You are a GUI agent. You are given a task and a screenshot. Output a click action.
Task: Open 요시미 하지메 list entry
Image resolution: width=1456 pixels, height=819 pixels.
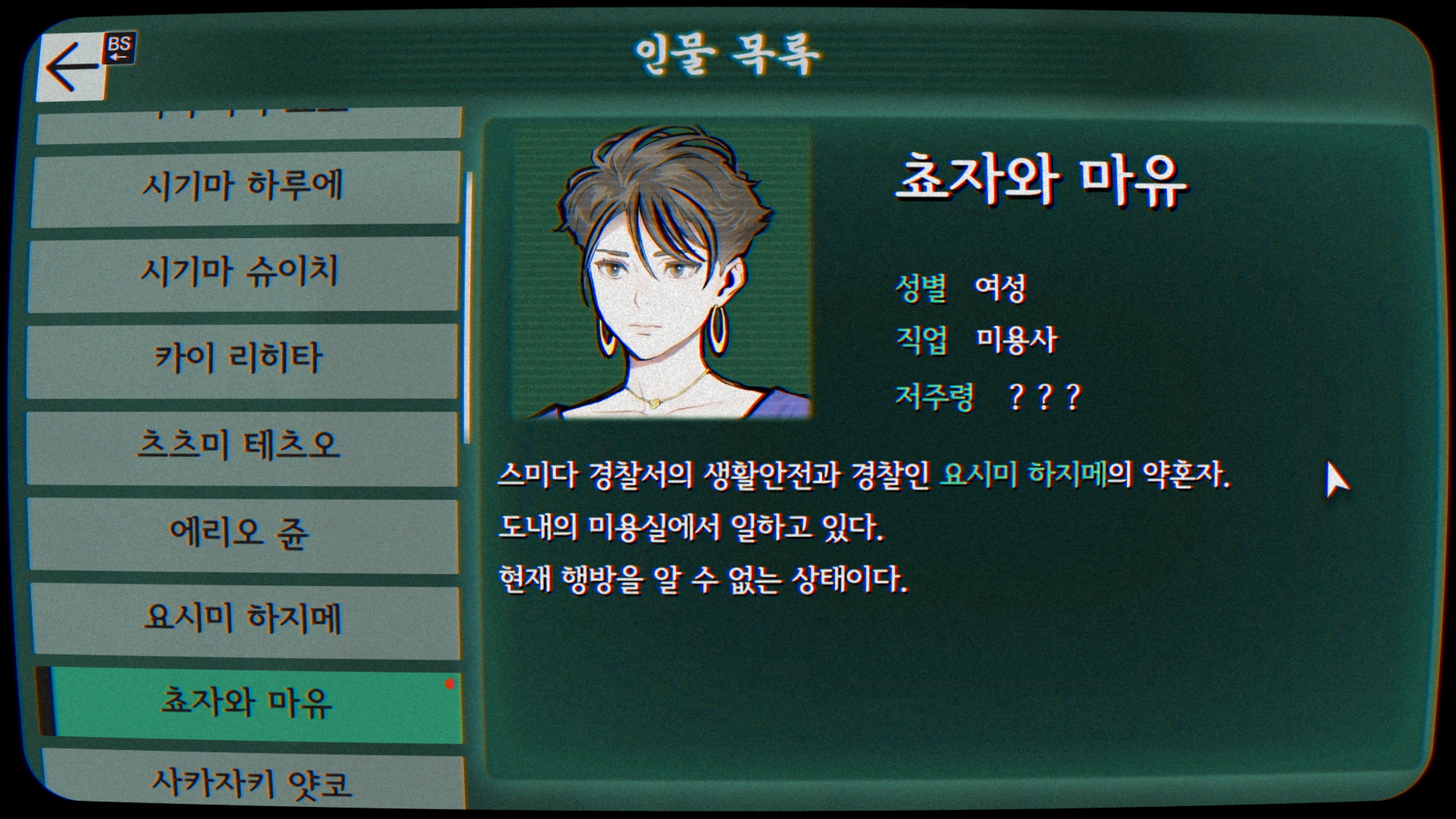coord(245,622)
